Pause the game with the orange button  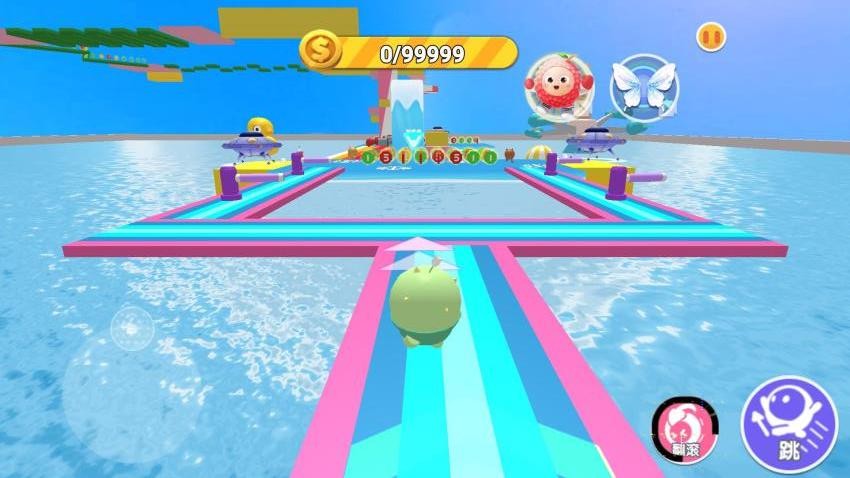[711, 36]
